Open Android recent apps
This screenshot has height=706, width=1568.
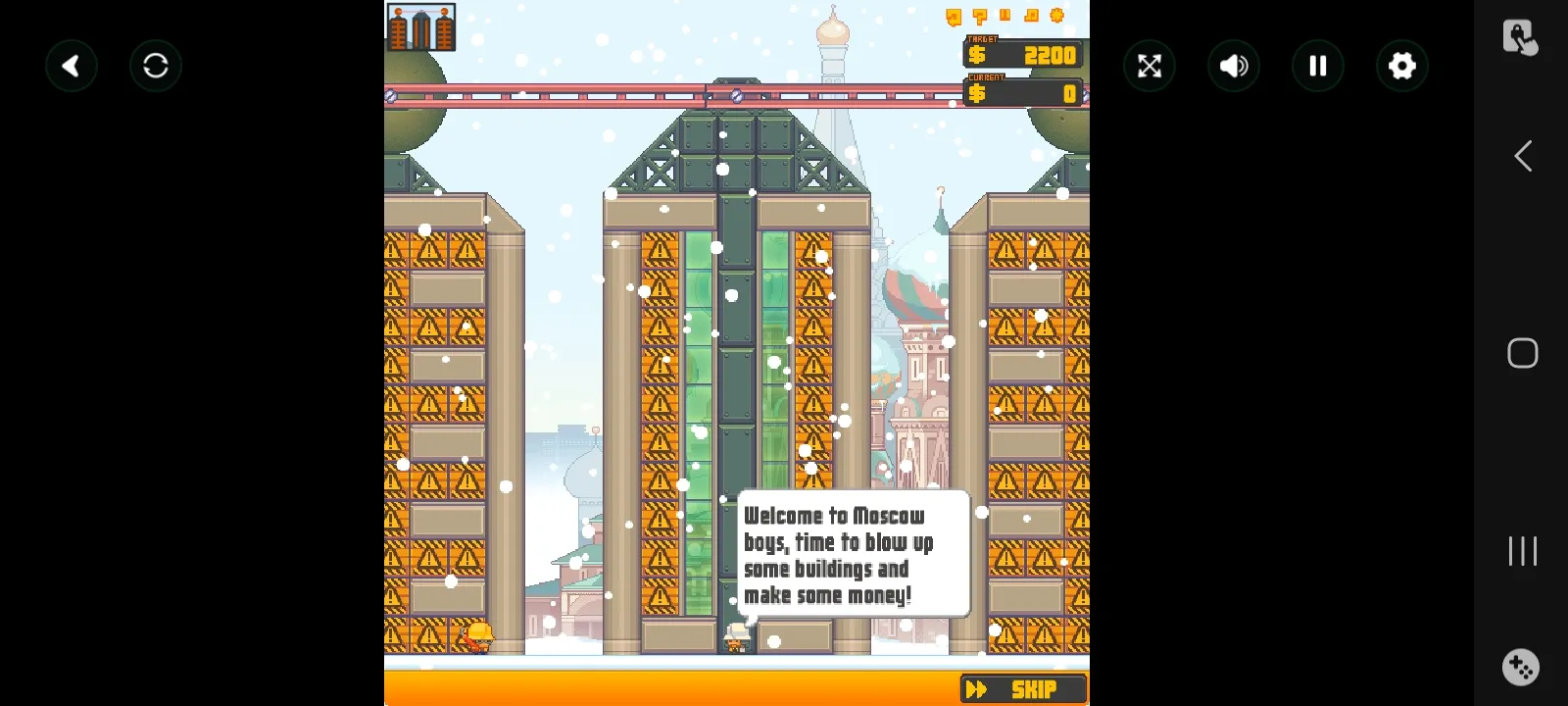1522,551
